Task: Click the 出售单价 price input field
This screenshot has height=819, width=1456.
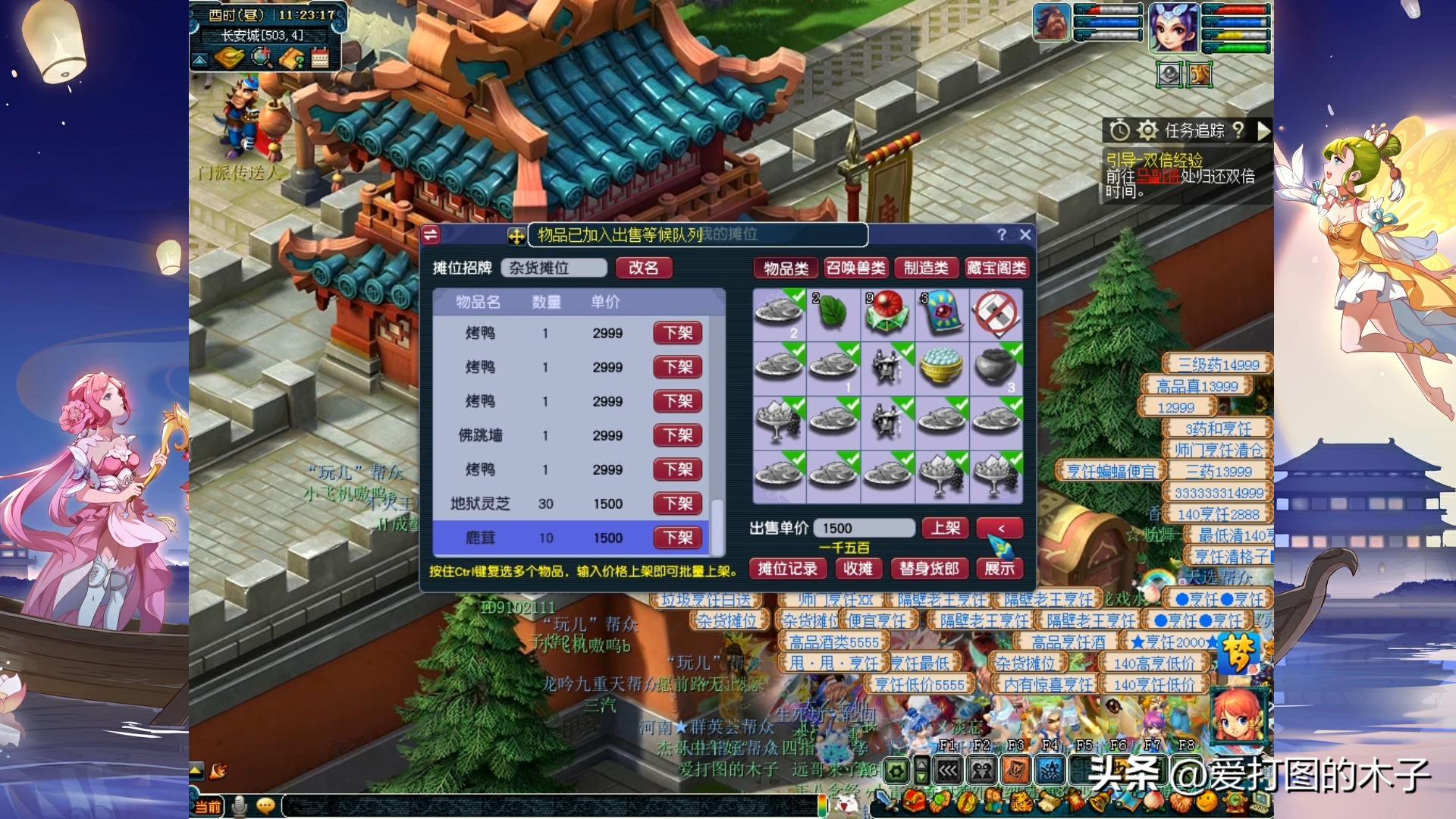Action: [863, 527]
